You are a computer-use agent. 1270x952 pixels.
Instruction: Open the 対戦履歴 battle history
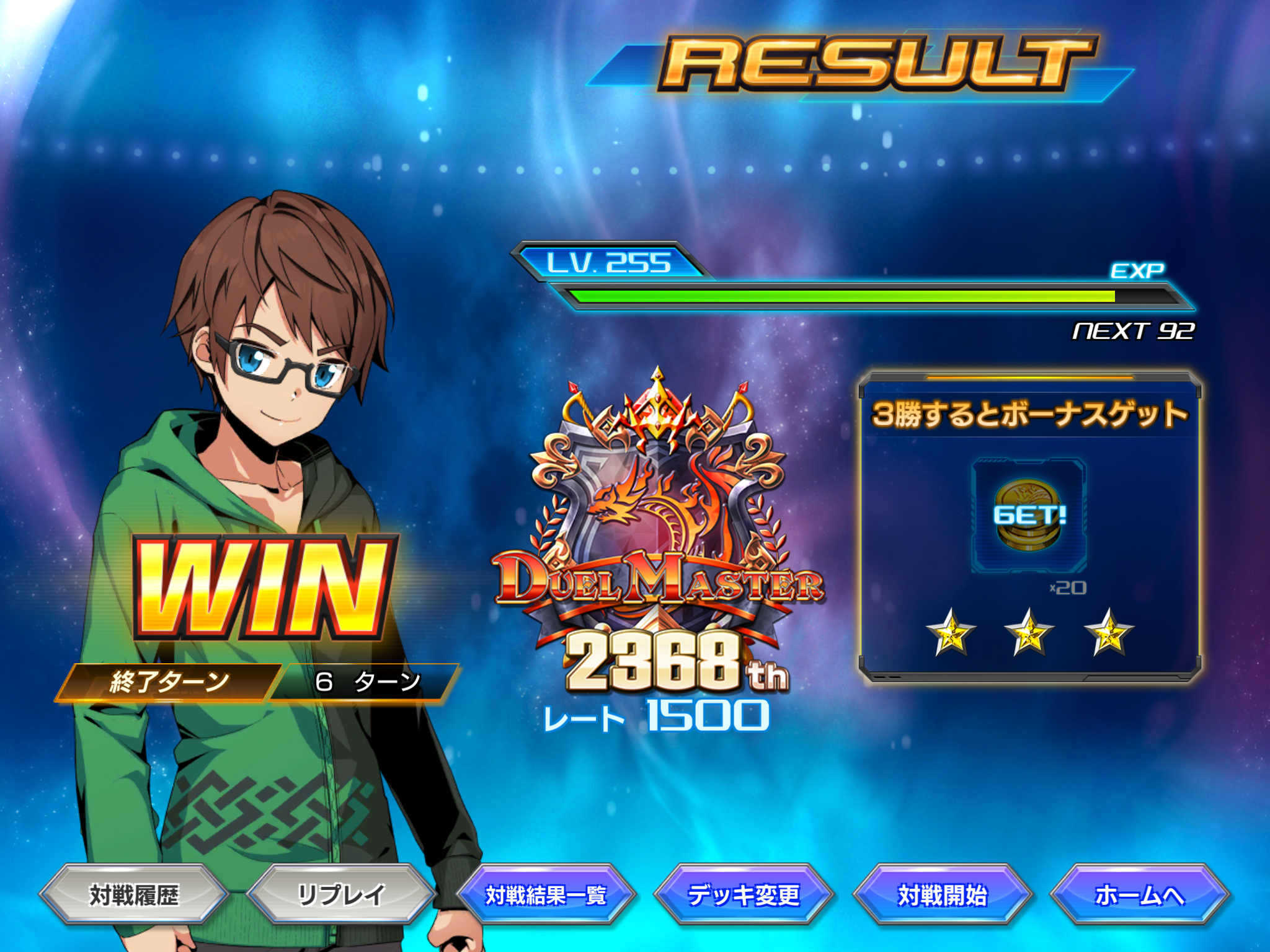(134, 895)
